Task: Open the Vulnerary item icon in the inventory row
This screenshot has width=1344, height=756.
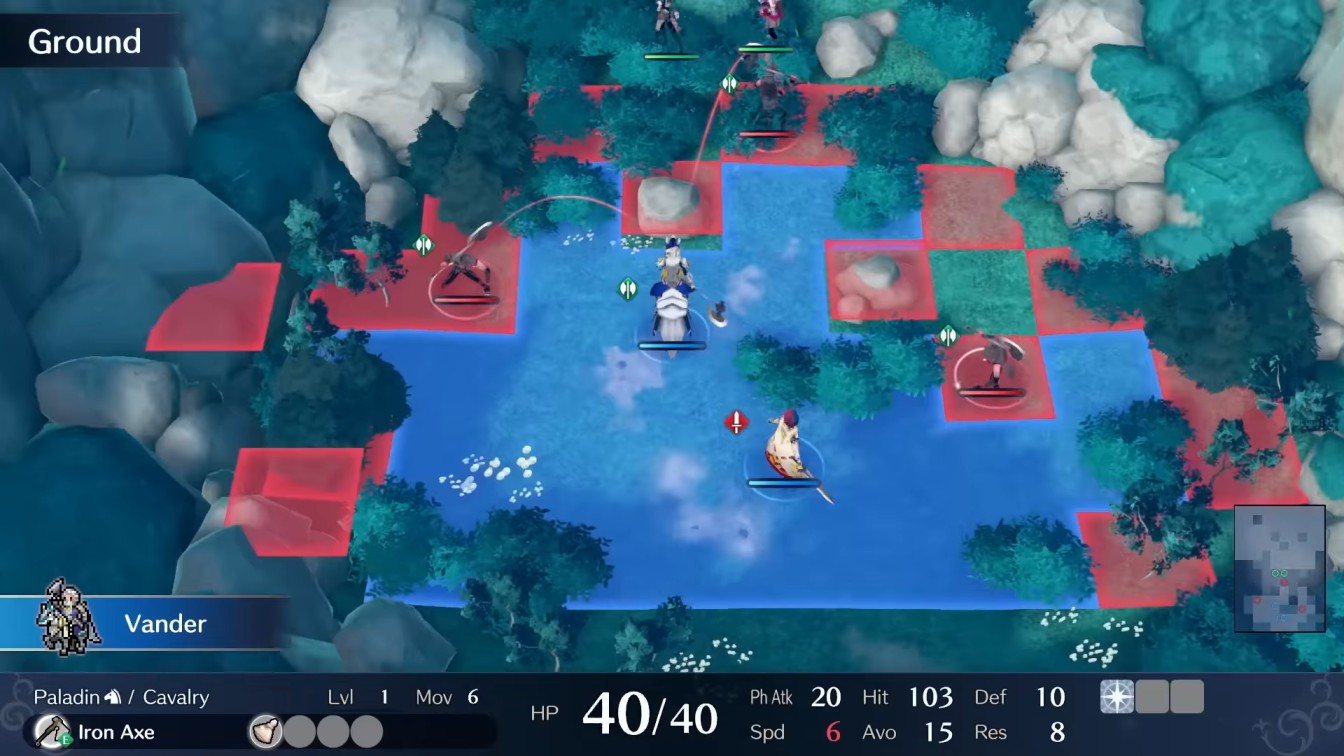Action: (266, 732)
